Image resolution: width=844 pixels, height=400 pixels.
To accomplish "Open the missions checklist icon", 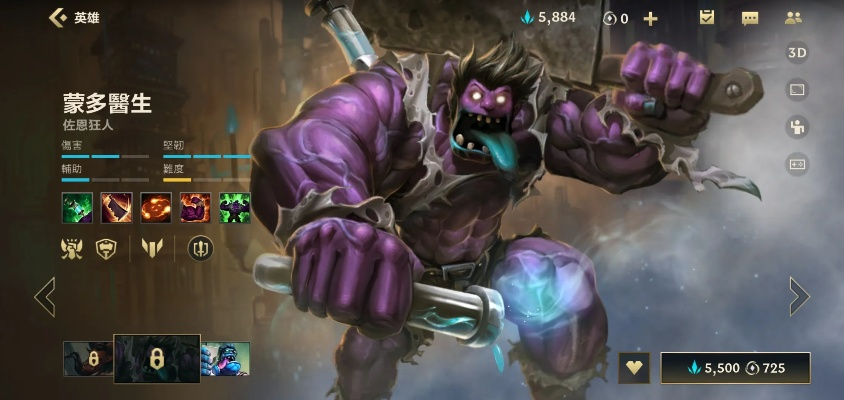I will coord(707,18).
